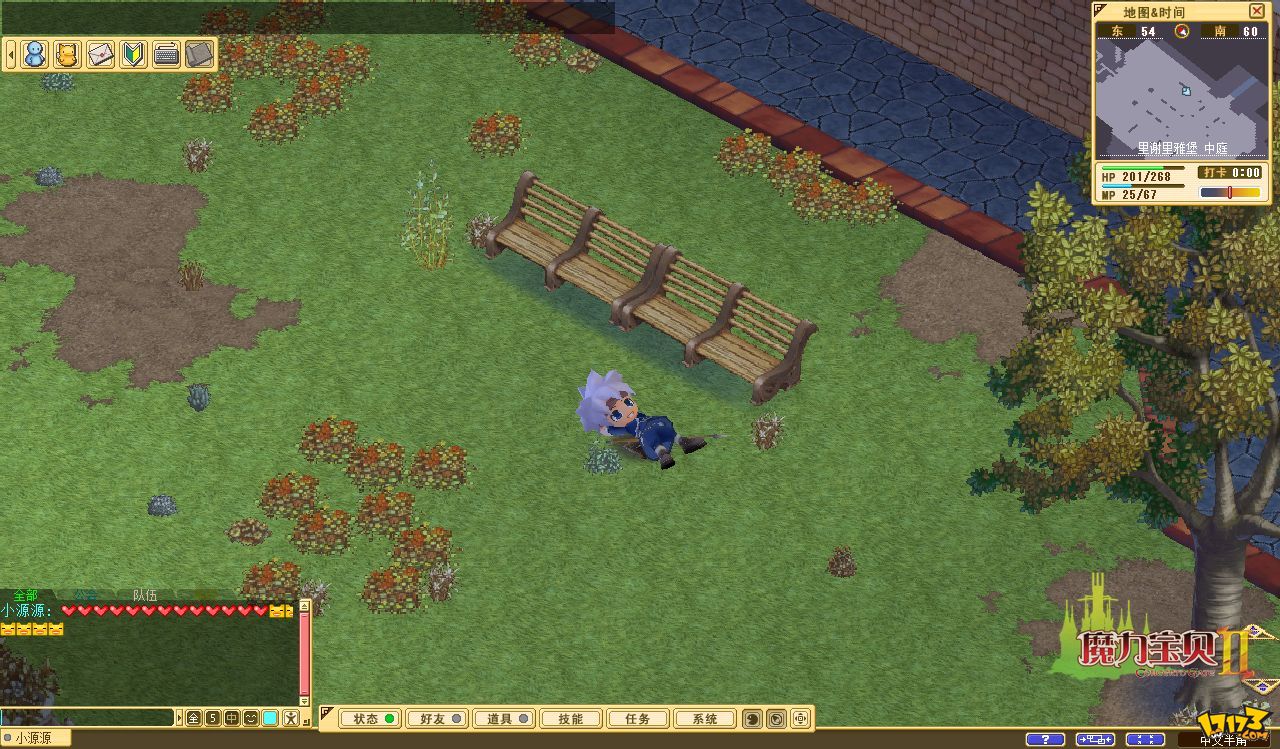Open the smiley emoticon picker in chat bar
1280x749 pixels.
(250, 718)
